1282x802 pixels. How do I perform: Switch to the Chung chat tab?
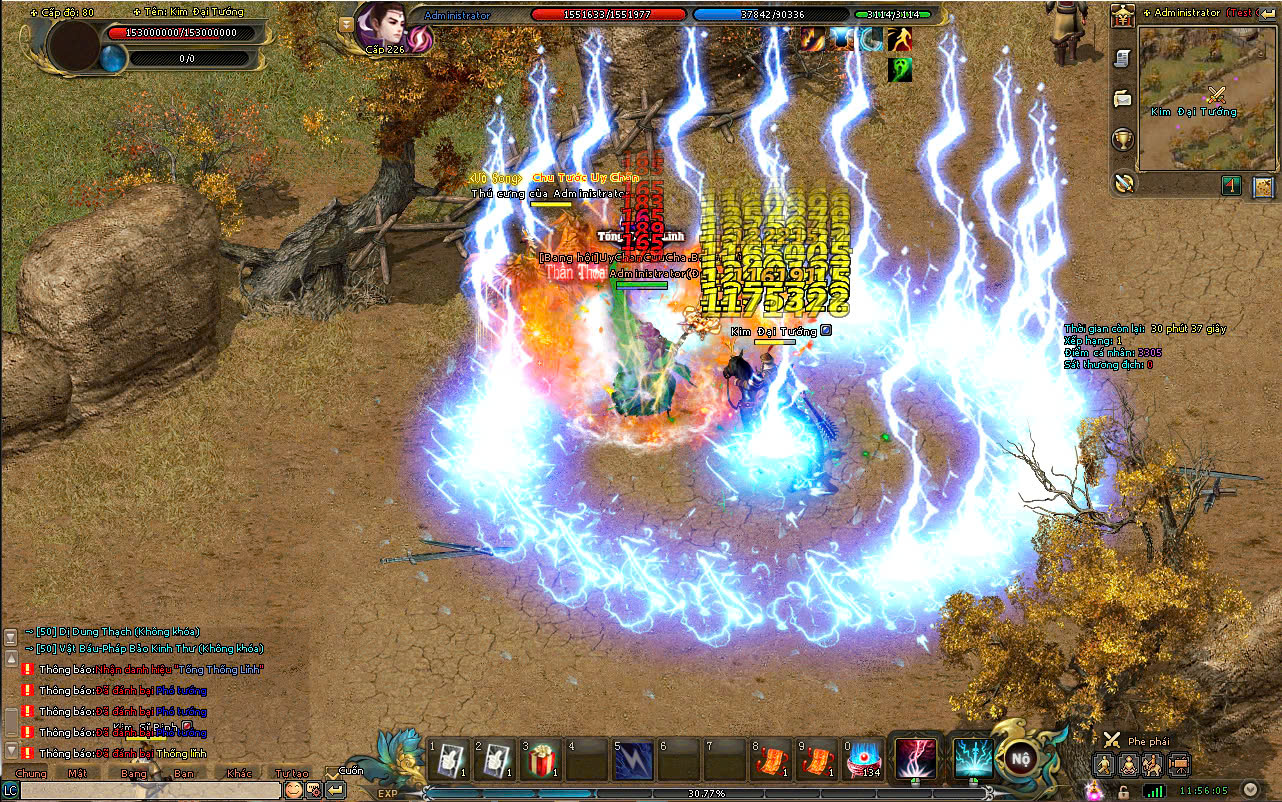click(31, 773)
